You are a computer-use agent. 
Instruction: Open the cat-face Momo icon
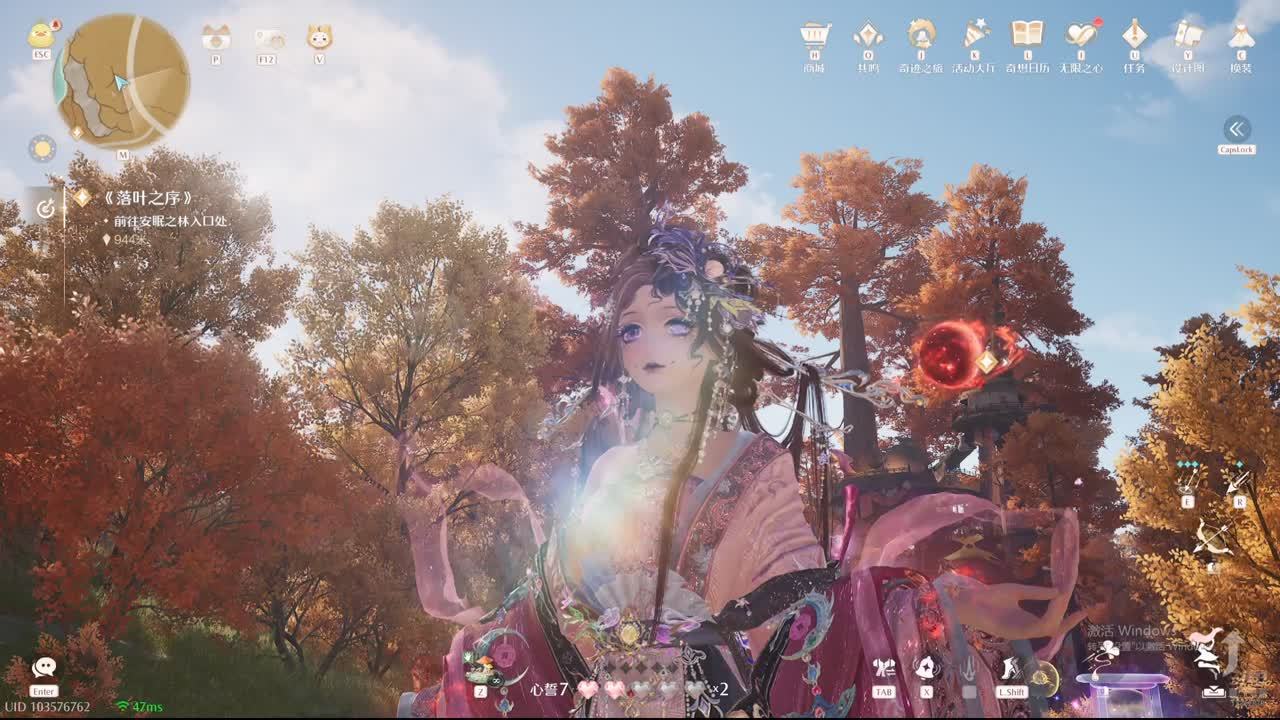click(x=319, y=38)
